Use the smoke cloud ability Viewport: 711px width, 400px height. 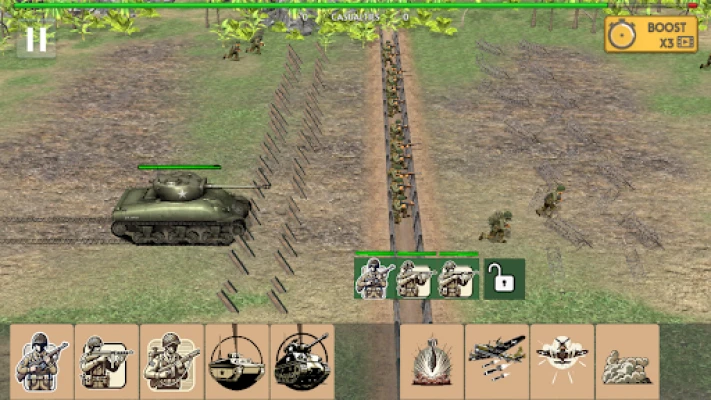[x=627, y=356]
